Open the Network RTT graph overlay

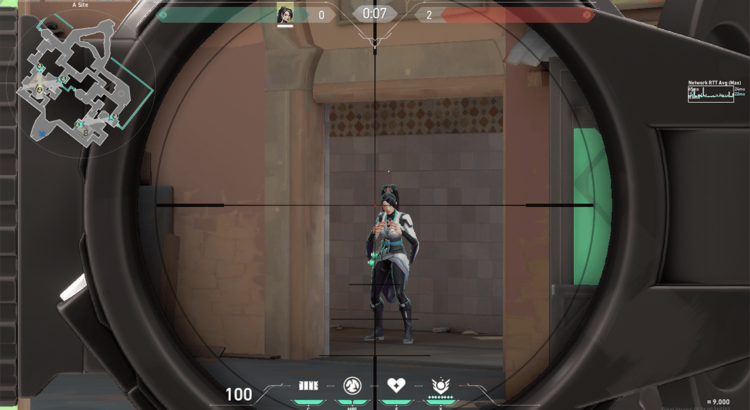[716, 93]
